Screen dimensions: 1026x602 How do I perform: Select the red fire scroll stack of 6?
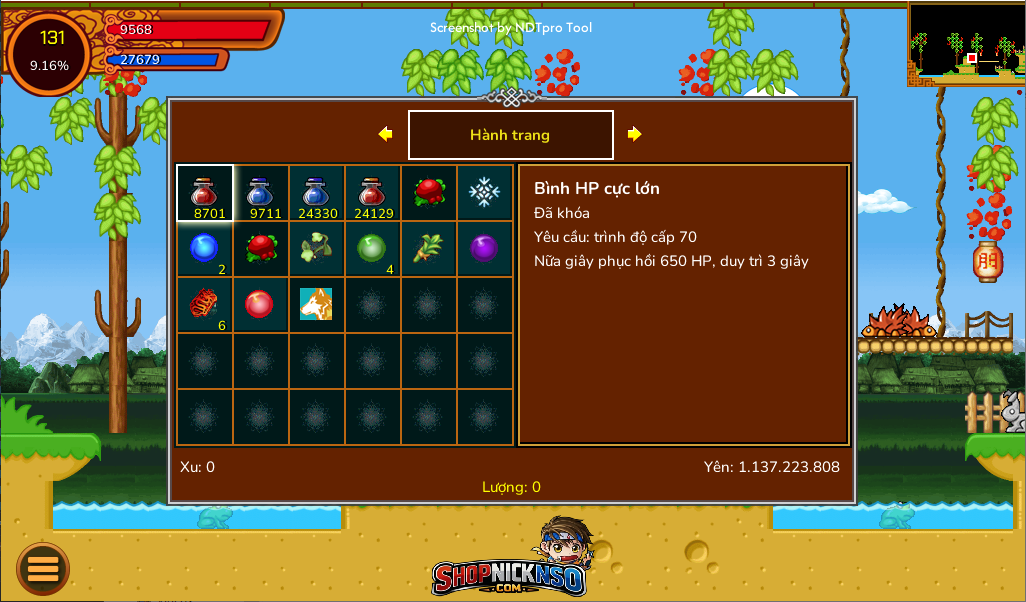point(205,304)
